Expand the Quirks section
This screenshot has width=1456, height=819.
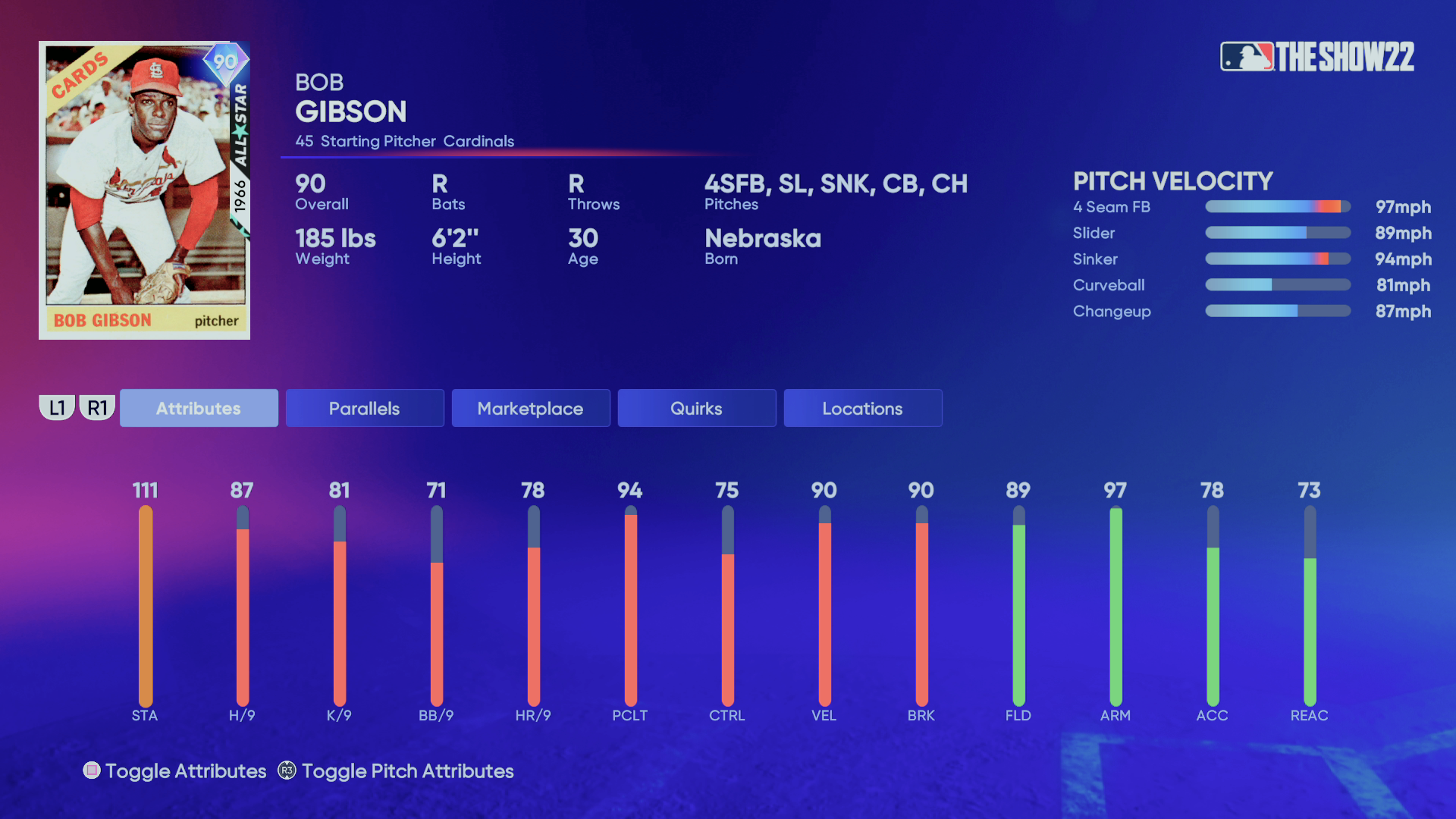point(696,408)
